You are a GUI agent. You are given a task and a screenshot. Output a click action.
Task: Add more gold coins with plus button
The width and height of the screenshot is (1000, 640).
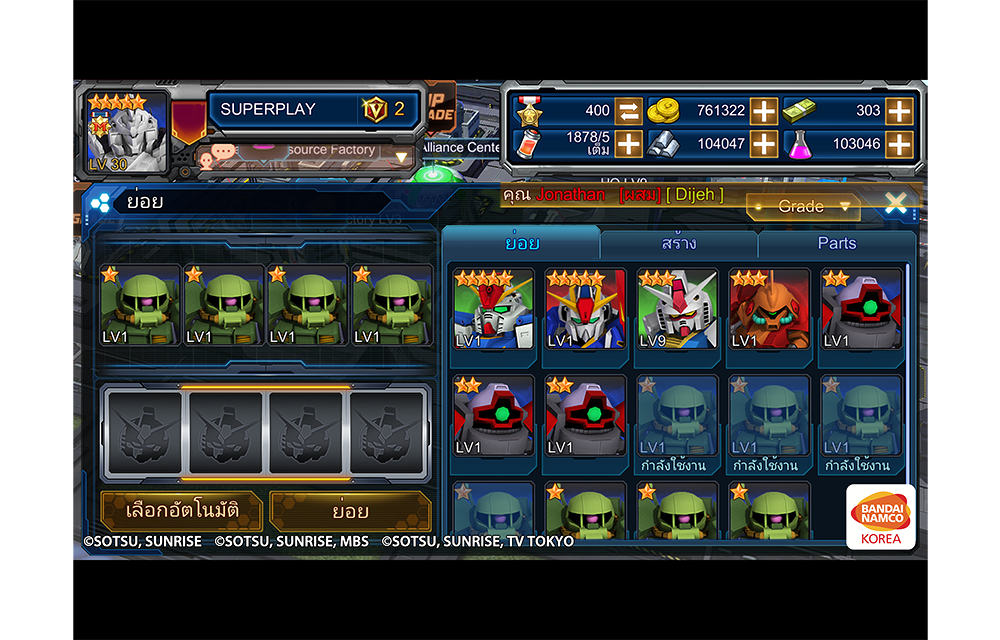pos(764,111)
